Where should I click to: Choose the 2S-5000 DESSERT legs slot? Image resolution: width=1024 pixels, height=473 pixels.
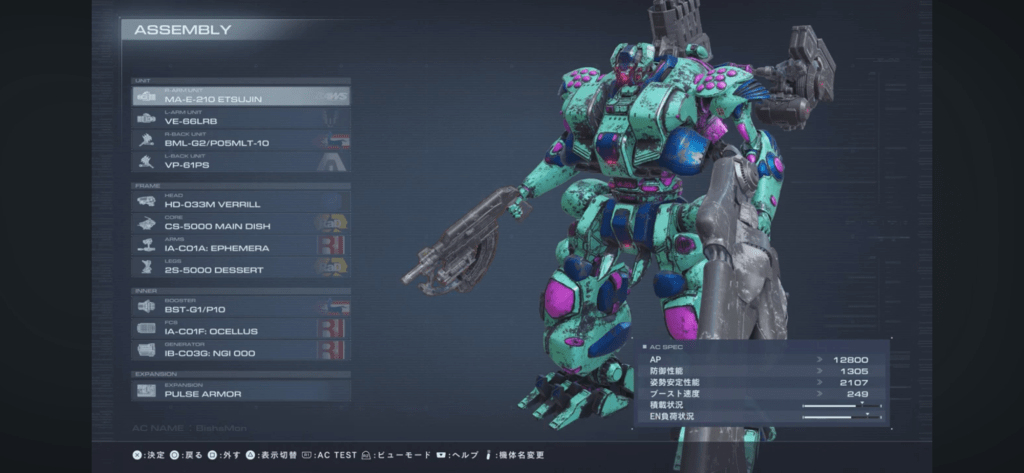(x=240, y=267)
